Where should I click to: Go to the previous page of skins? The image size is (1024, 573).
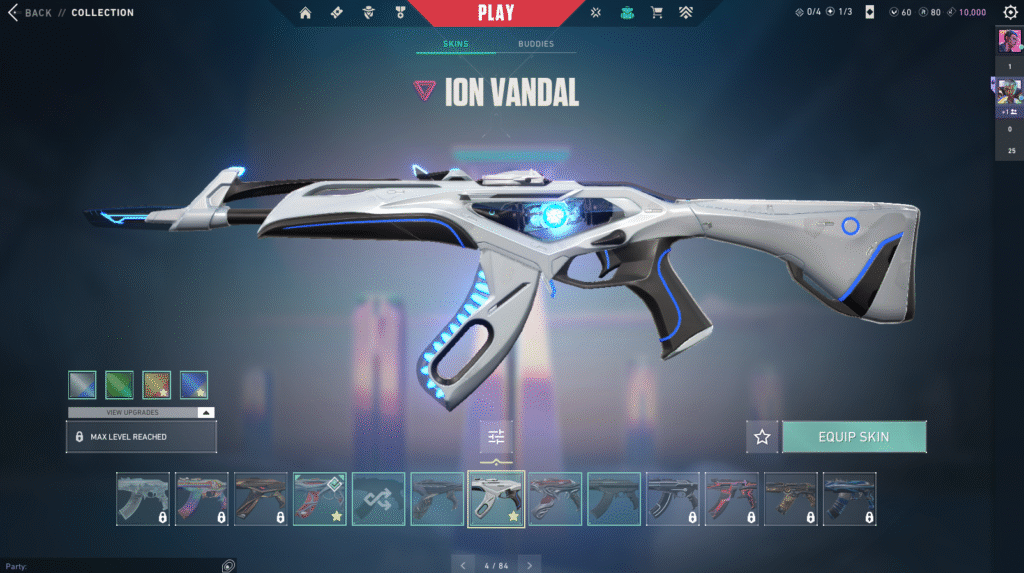point(461,566)
